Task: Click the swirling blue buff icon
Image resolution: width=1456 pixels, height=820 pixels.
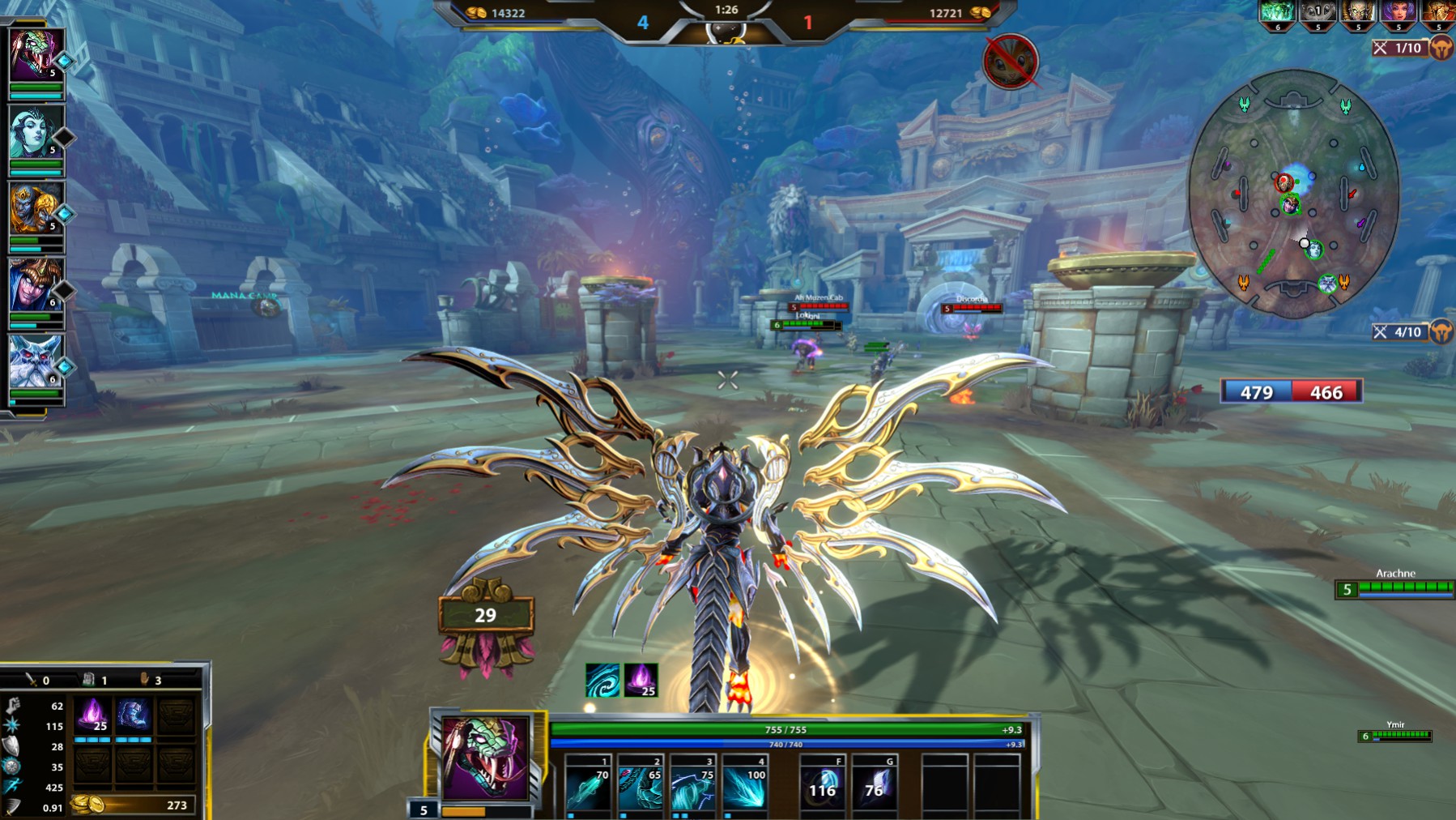Action: [602, 680]
